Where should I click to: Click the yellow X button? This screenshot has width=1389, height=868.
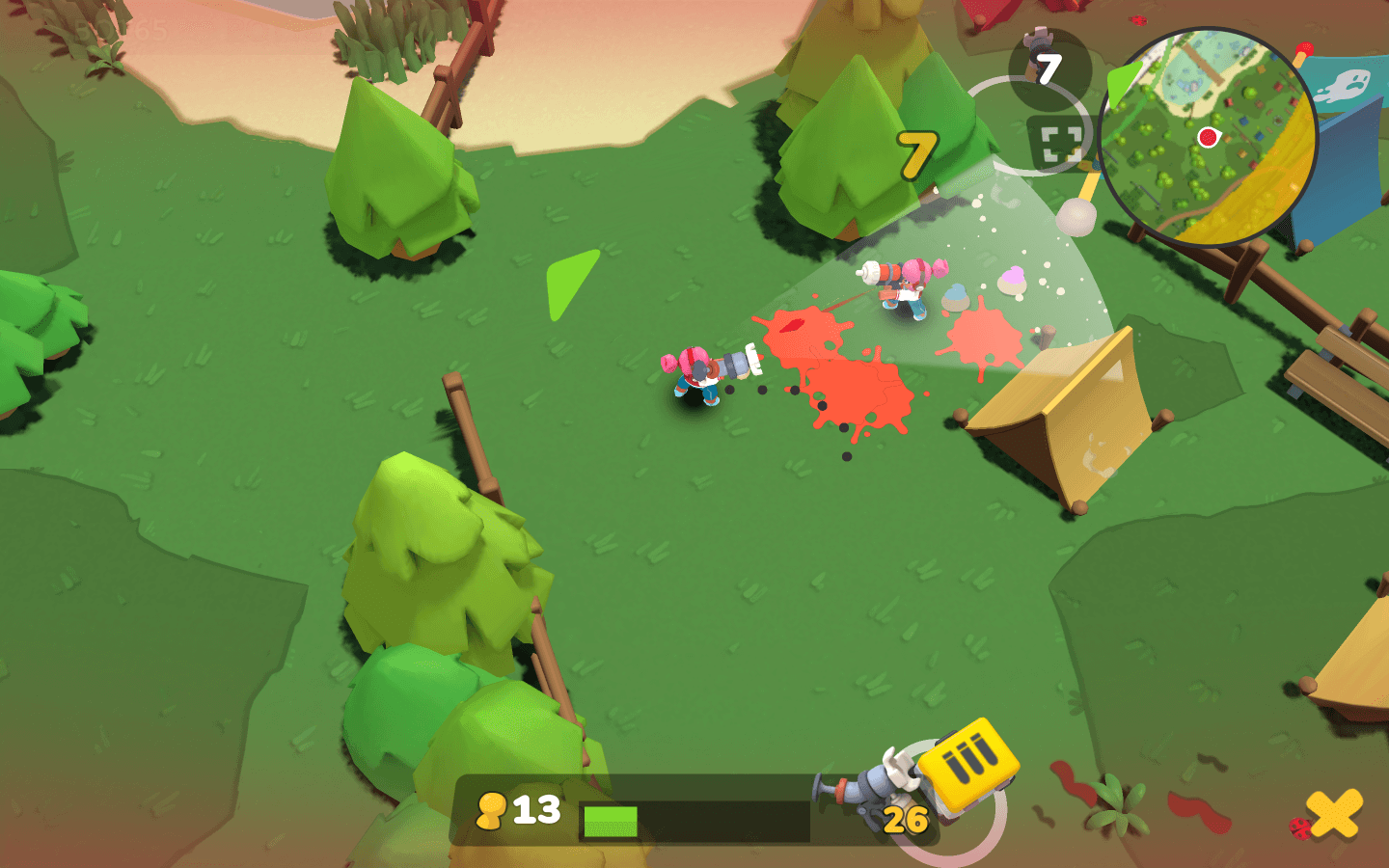(1336, 813)
